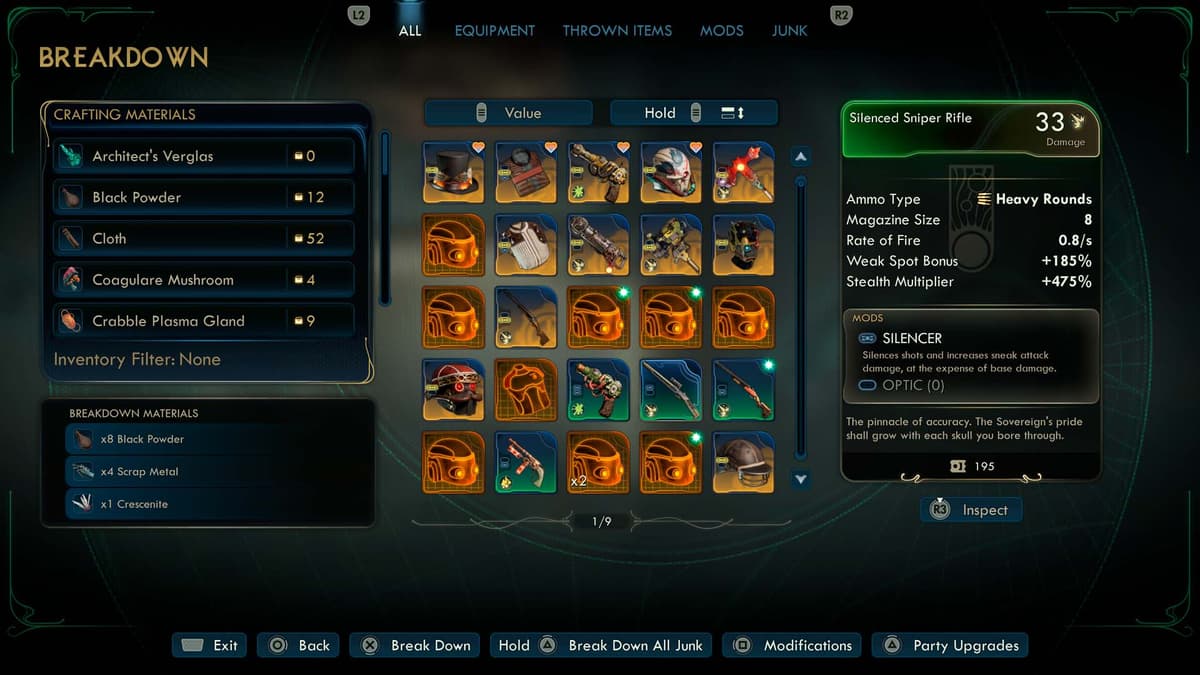Choose the brown football helmet slot

point(743,461)
